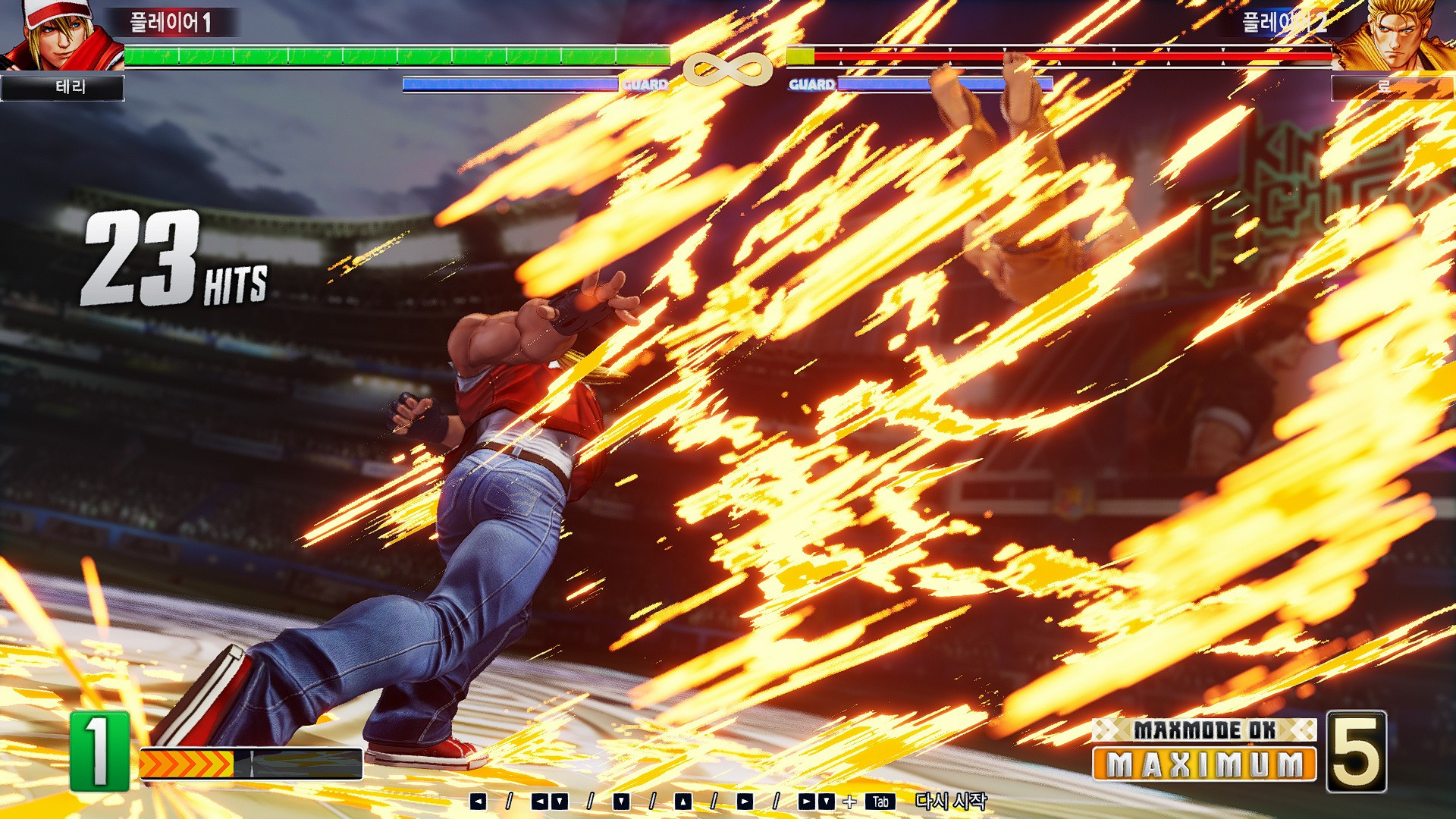Select the up-arrow input icon

pos(682,800)
